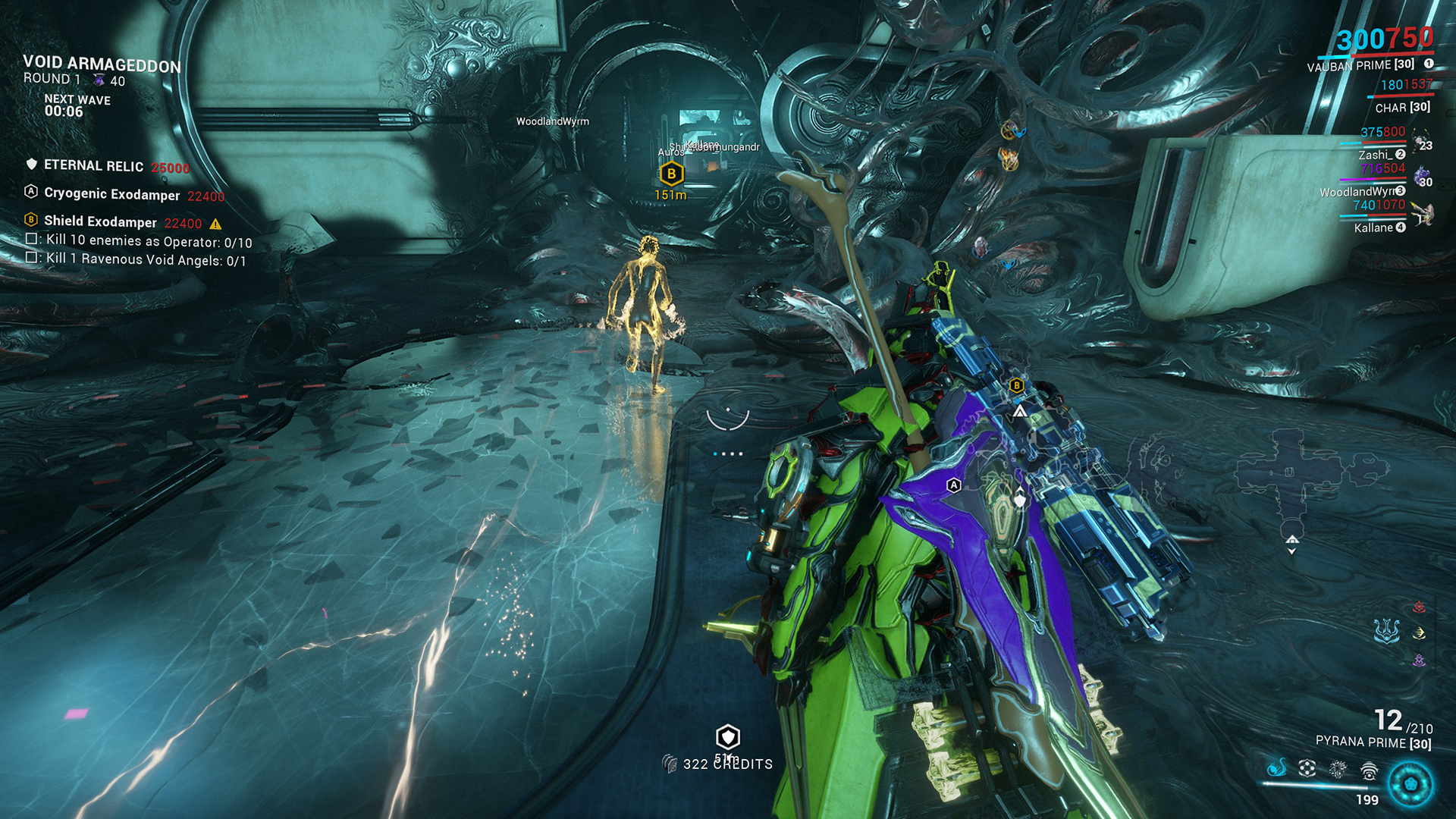Viewport: 1456px width, 819px height.
Task: Activate the starburst ability icon
Action: [1338, 770]
